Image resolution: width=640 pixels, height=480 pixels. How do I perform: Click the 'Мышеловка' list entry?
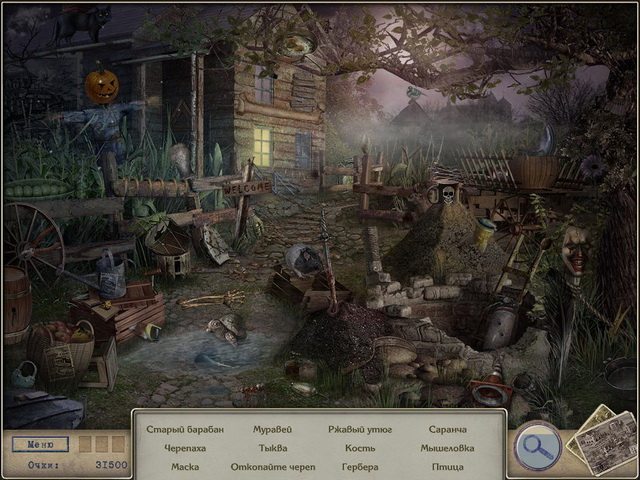click(447, 448)
